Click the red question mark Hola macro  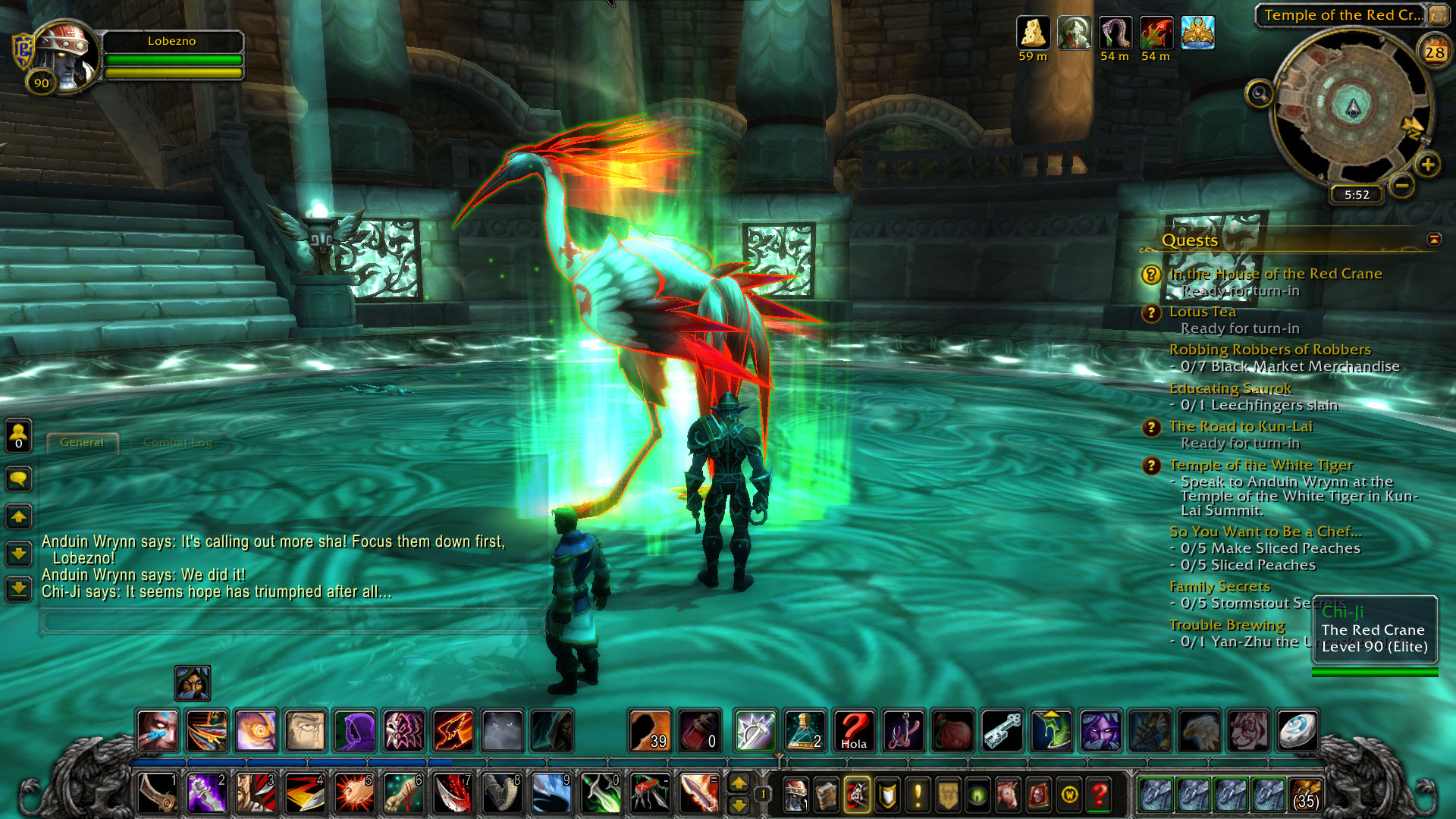(854, 731)
